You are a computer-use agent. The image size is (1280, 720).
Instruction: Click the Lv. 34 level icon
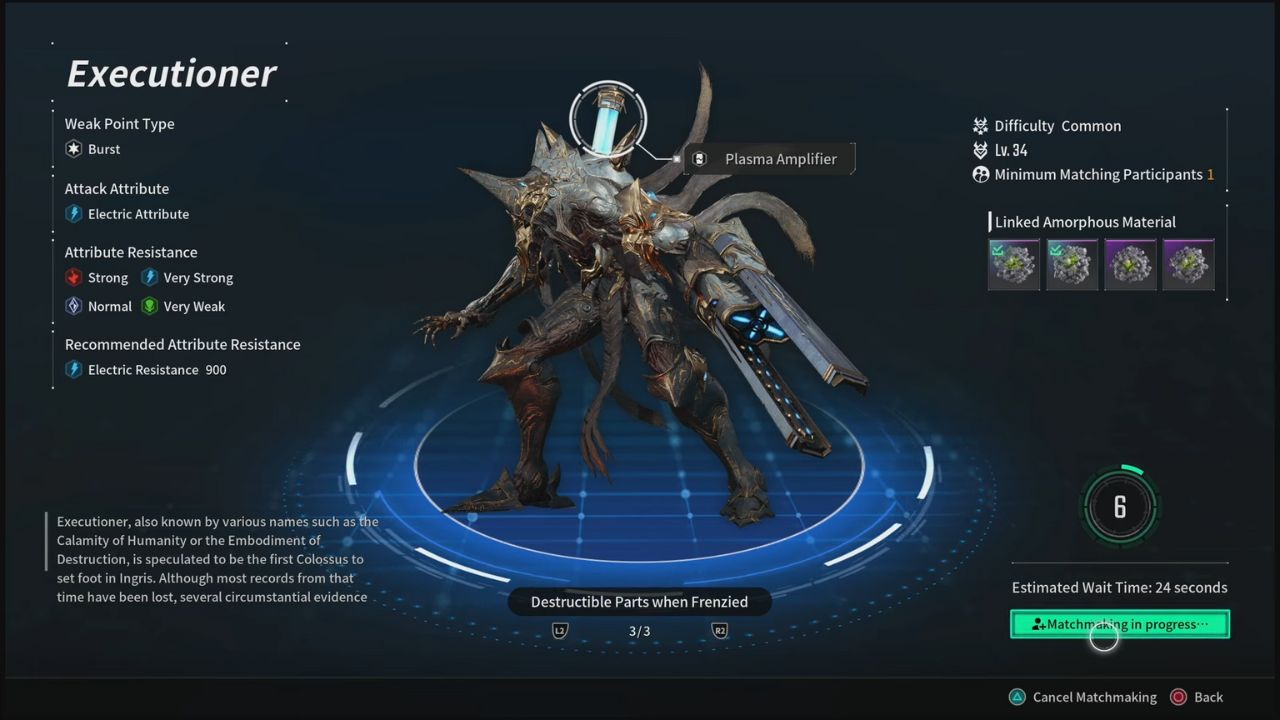tap(980, 150)
